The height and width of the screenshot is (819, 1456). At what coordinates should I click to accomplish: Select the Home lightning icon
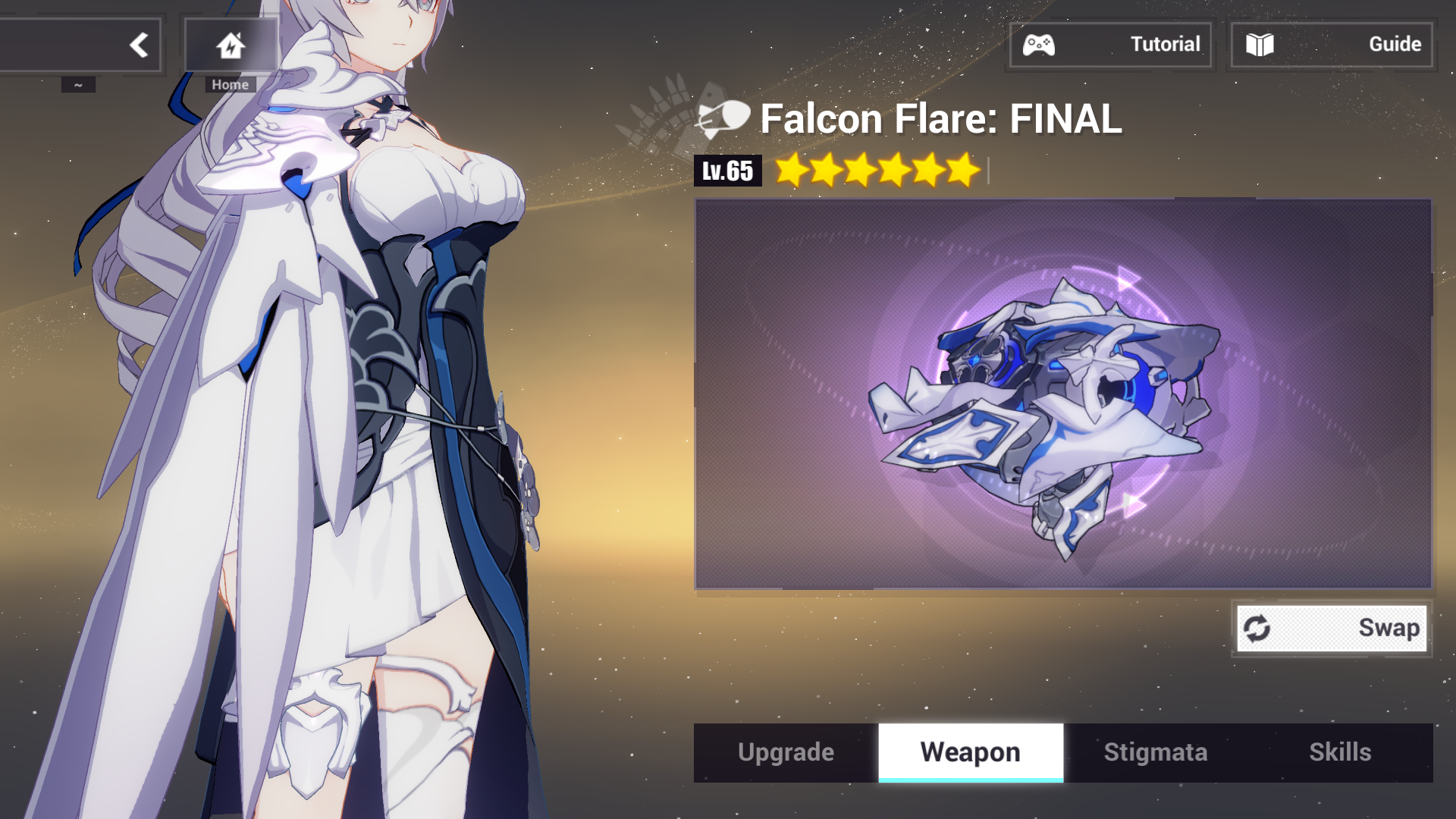(230, 45)
